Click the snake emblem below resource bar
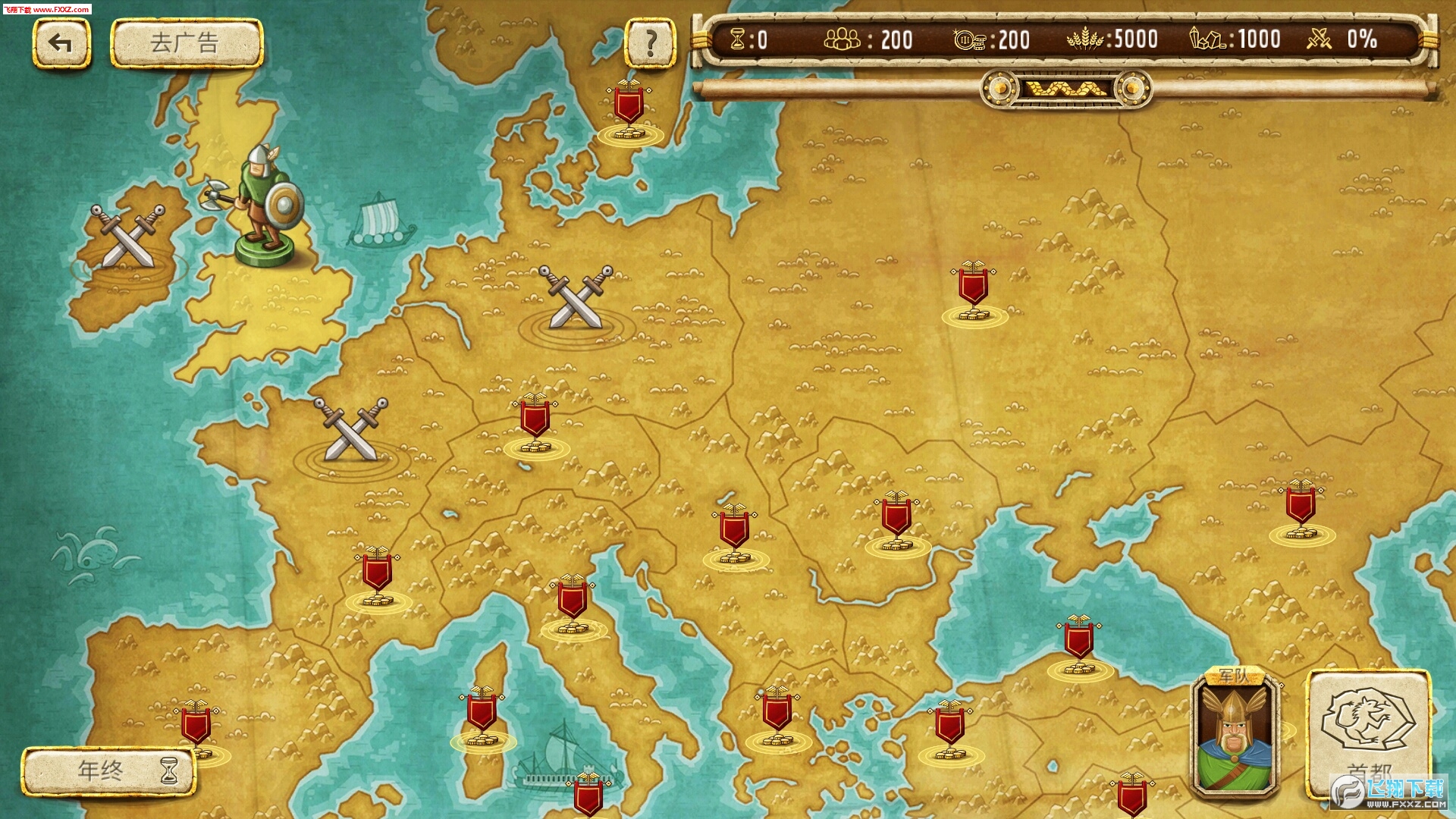Screen dimensions: 1456x819 [1065, 89]
